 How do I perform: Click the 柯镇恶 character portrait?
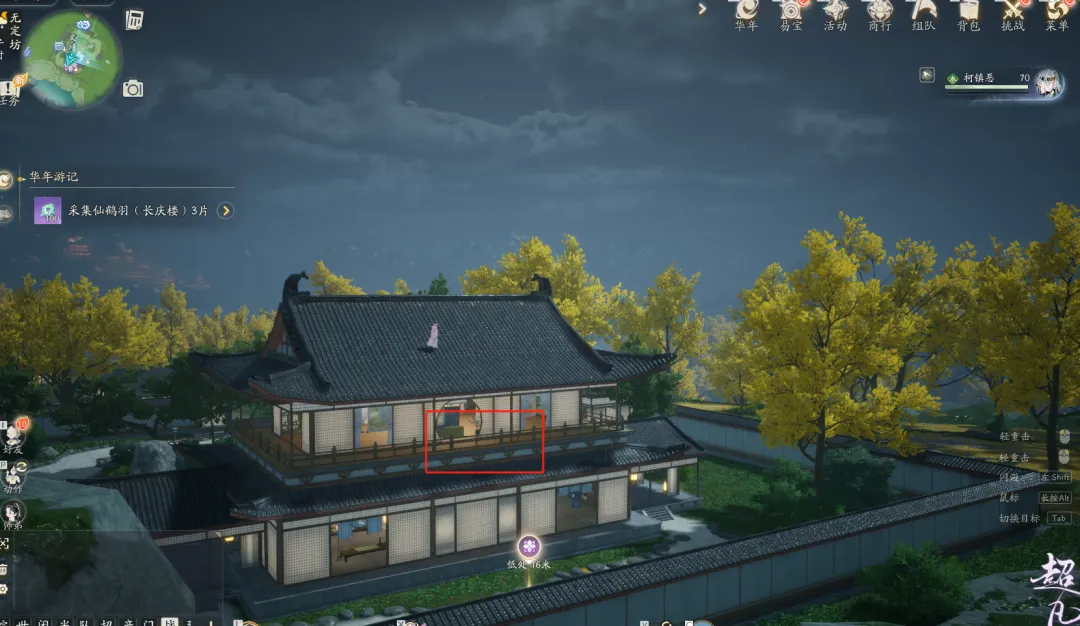(x=1047, y=83)
